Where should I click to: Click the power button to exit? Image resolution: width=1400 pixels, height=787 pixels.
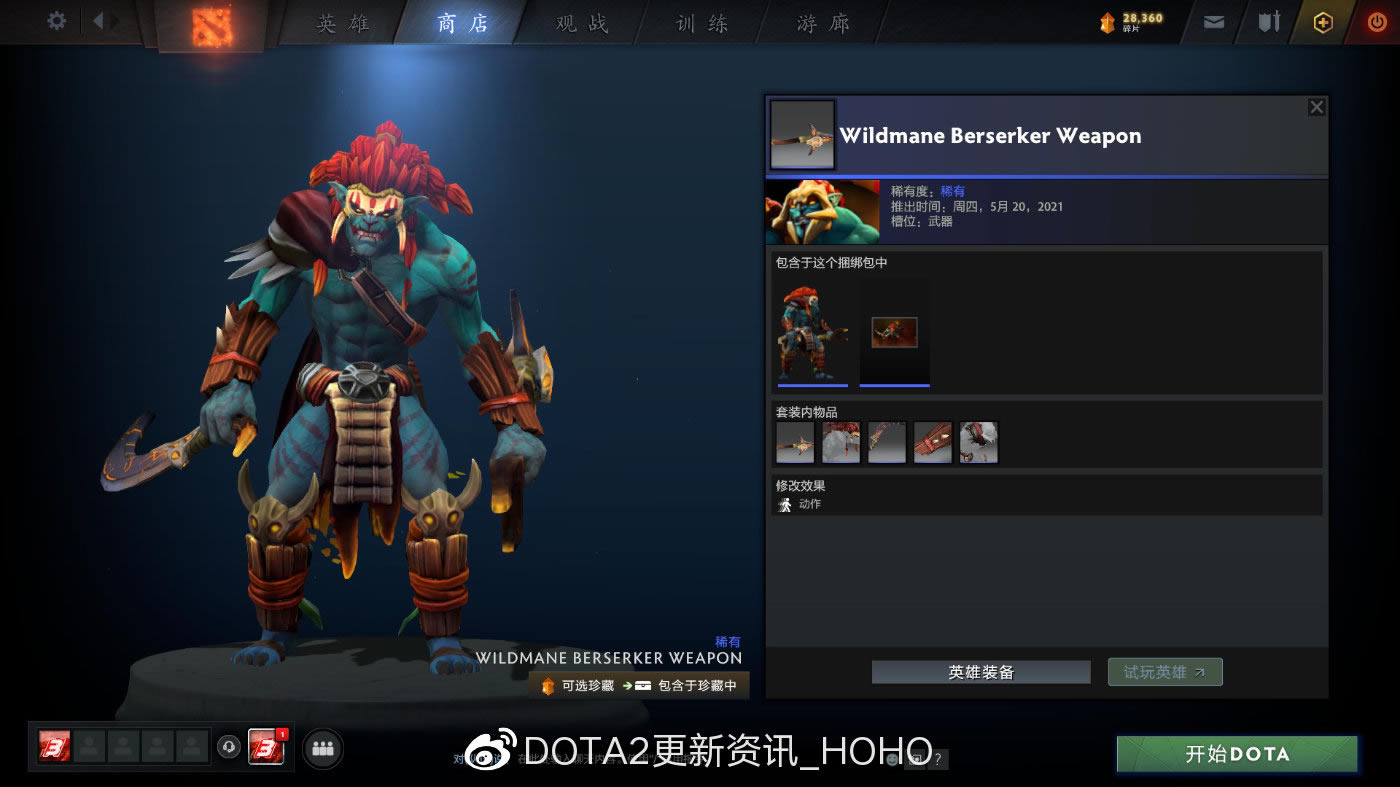1379,21
